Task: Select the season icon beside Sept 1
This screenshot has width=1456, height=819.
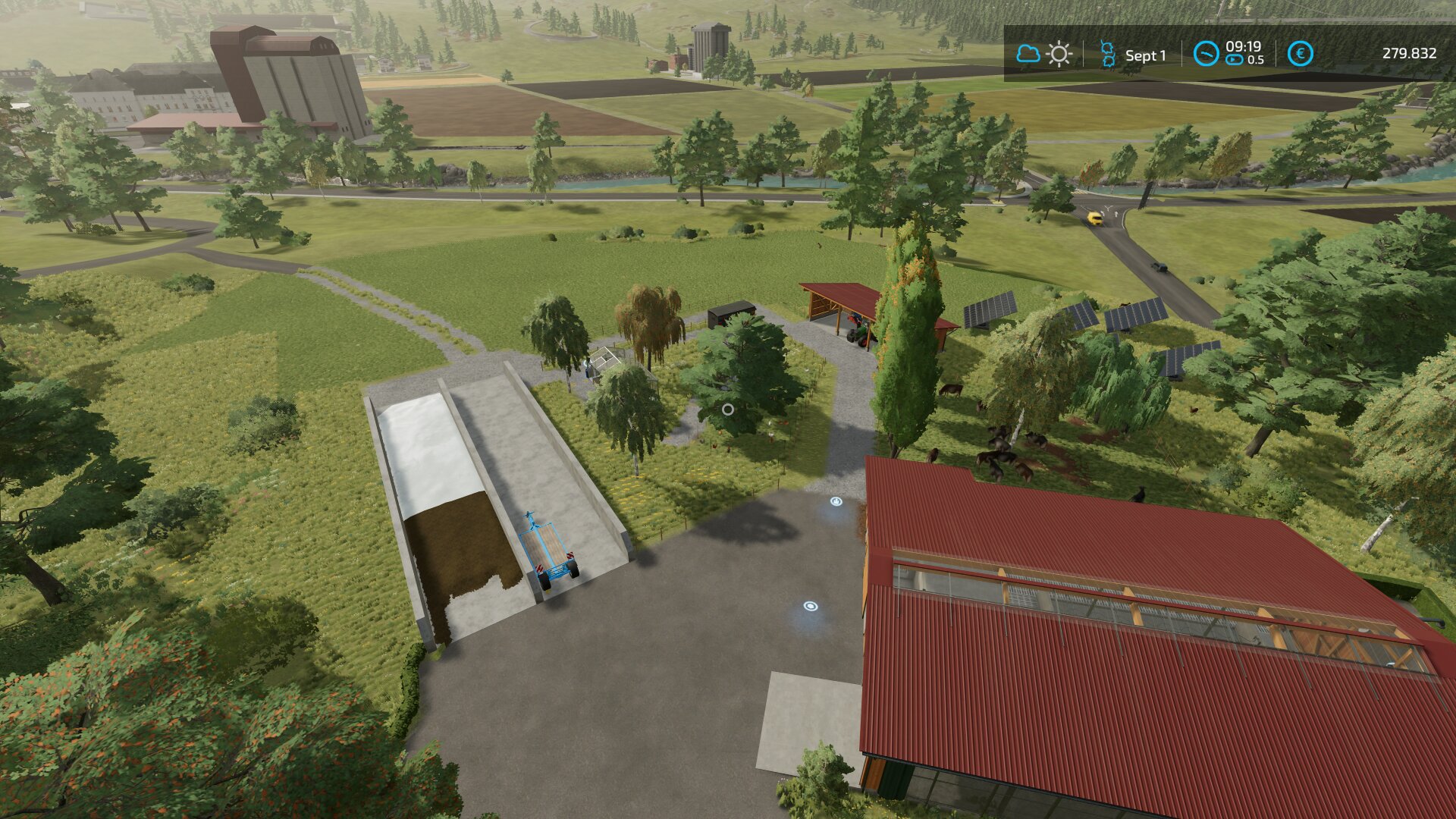Action: tap(1107, 55)
